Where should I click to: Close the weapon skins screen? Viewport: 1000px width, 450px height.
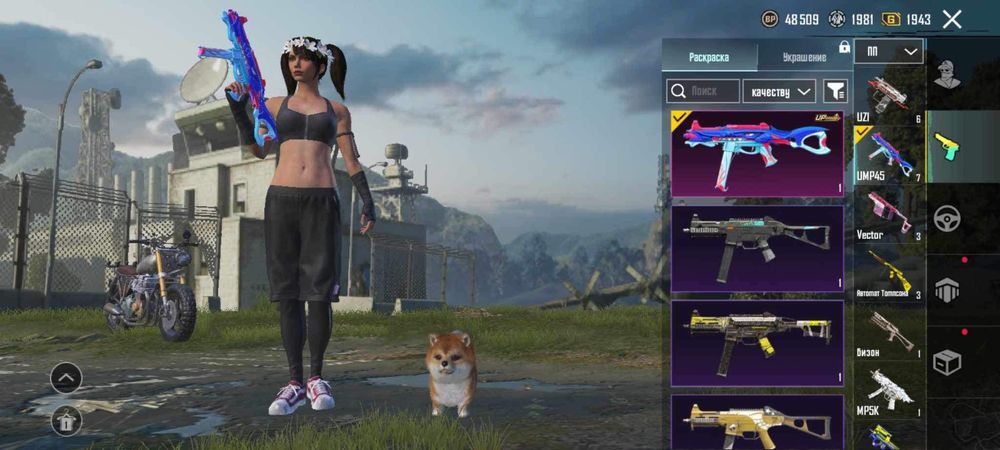[x=952, y=19]
